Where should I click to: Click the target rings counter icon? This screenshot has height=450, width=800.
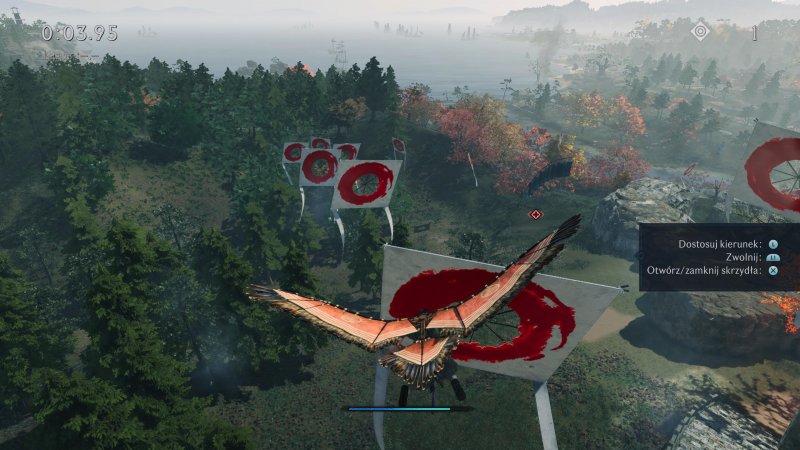pos(700,32)
